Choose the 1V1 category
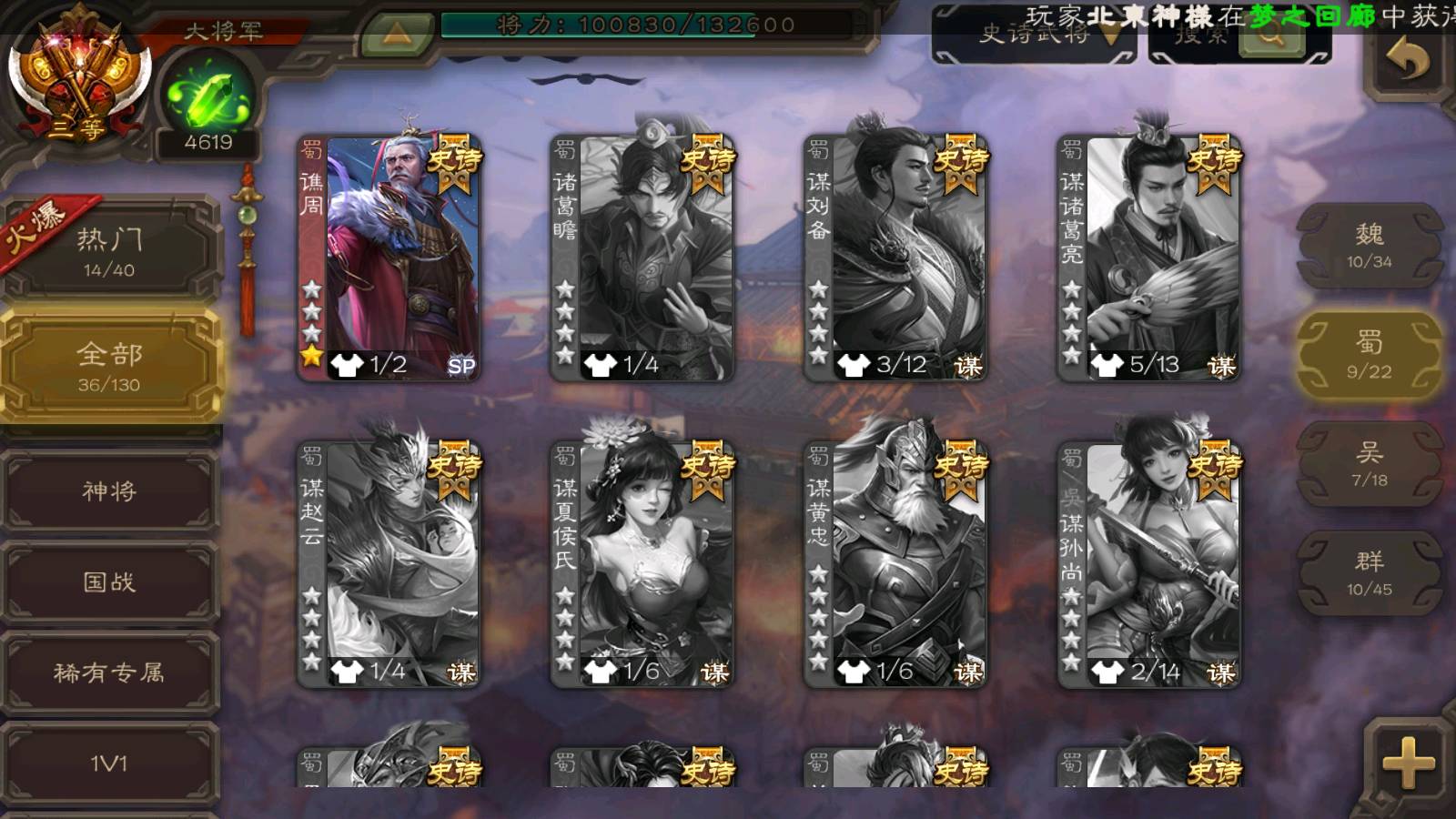This screenshot has width=1456, height=819. 109,763
